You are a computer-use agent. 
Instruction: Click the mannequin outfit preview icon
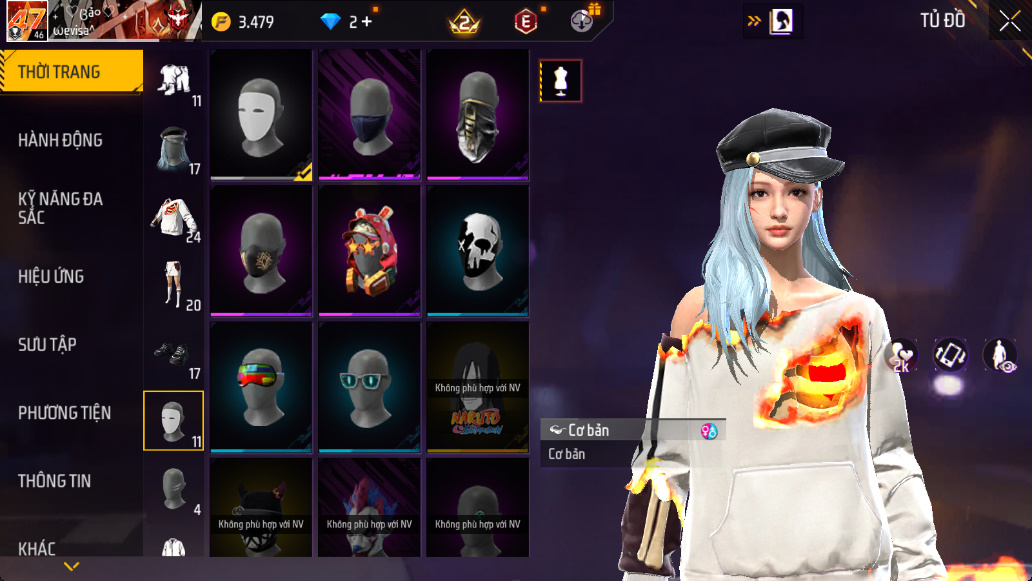[x=561, y=81]
